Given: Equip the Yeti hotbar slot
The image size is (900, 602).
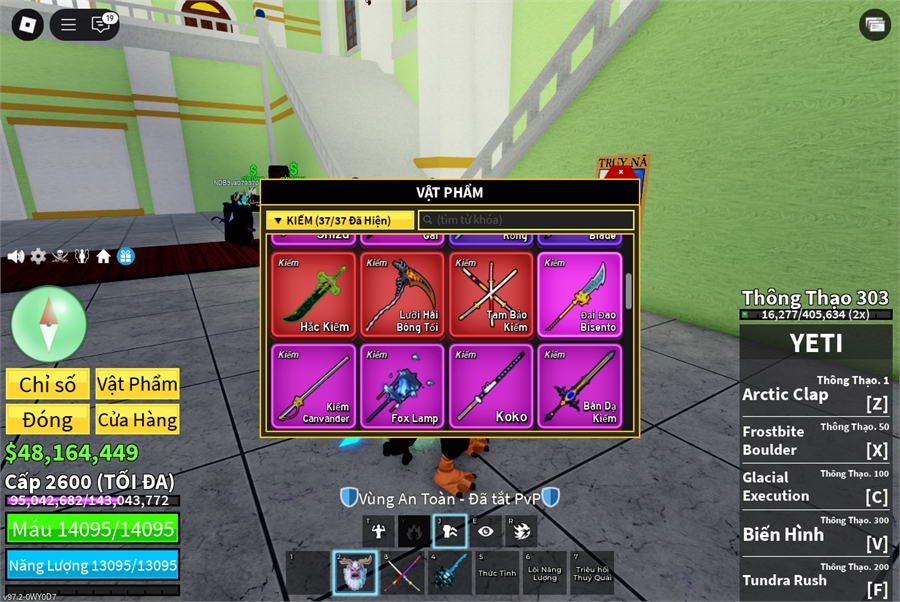Looking at the screenshot, I should point(355,573).
